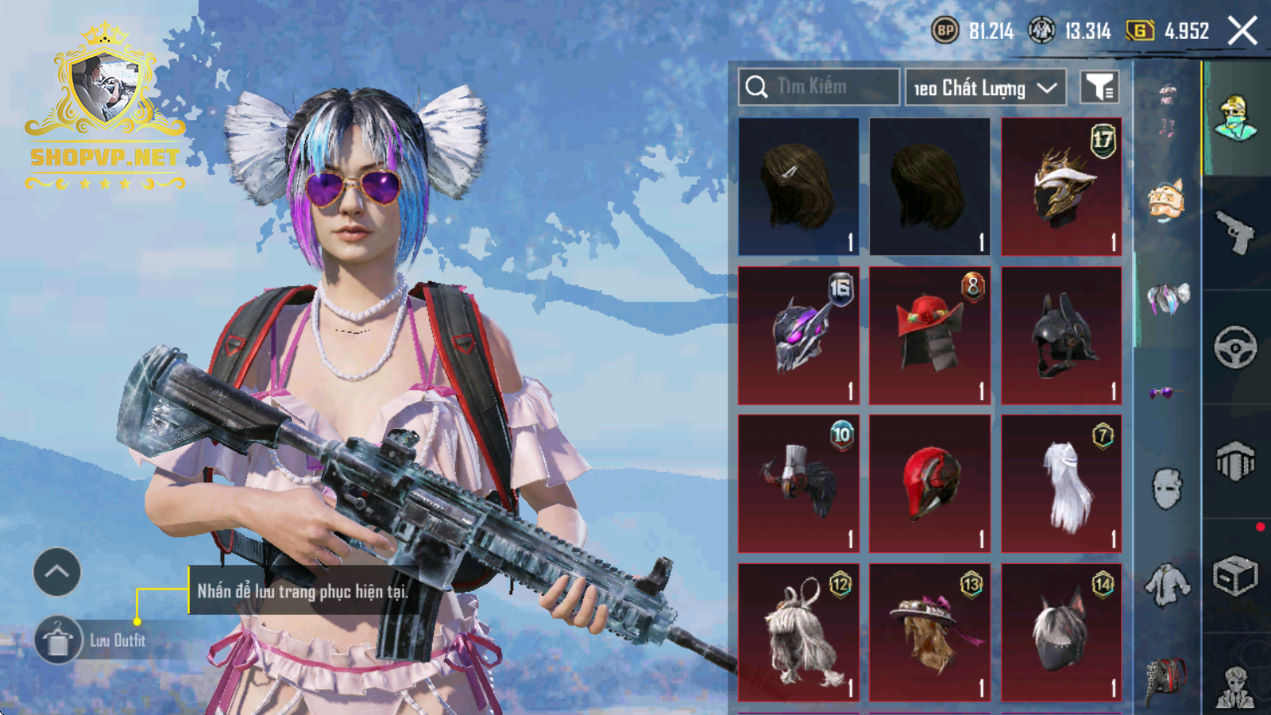Pick the brown hat with purple ribbon
The image size is (1271, 715).
pyautogui.click(x=929, y=632)
